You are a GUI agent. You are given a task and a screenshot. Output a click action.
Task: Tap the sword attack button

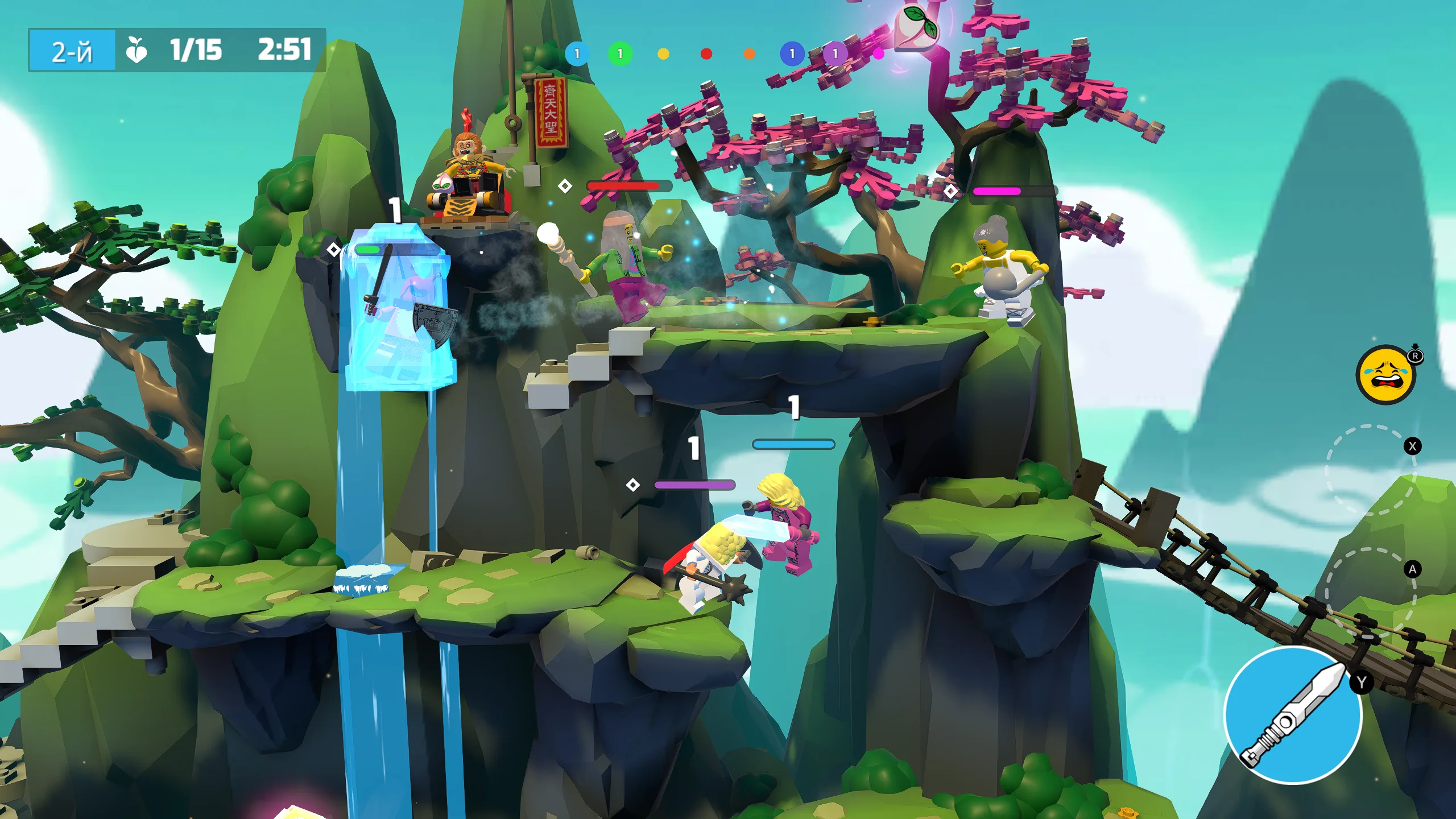(x=1292, y=715)
